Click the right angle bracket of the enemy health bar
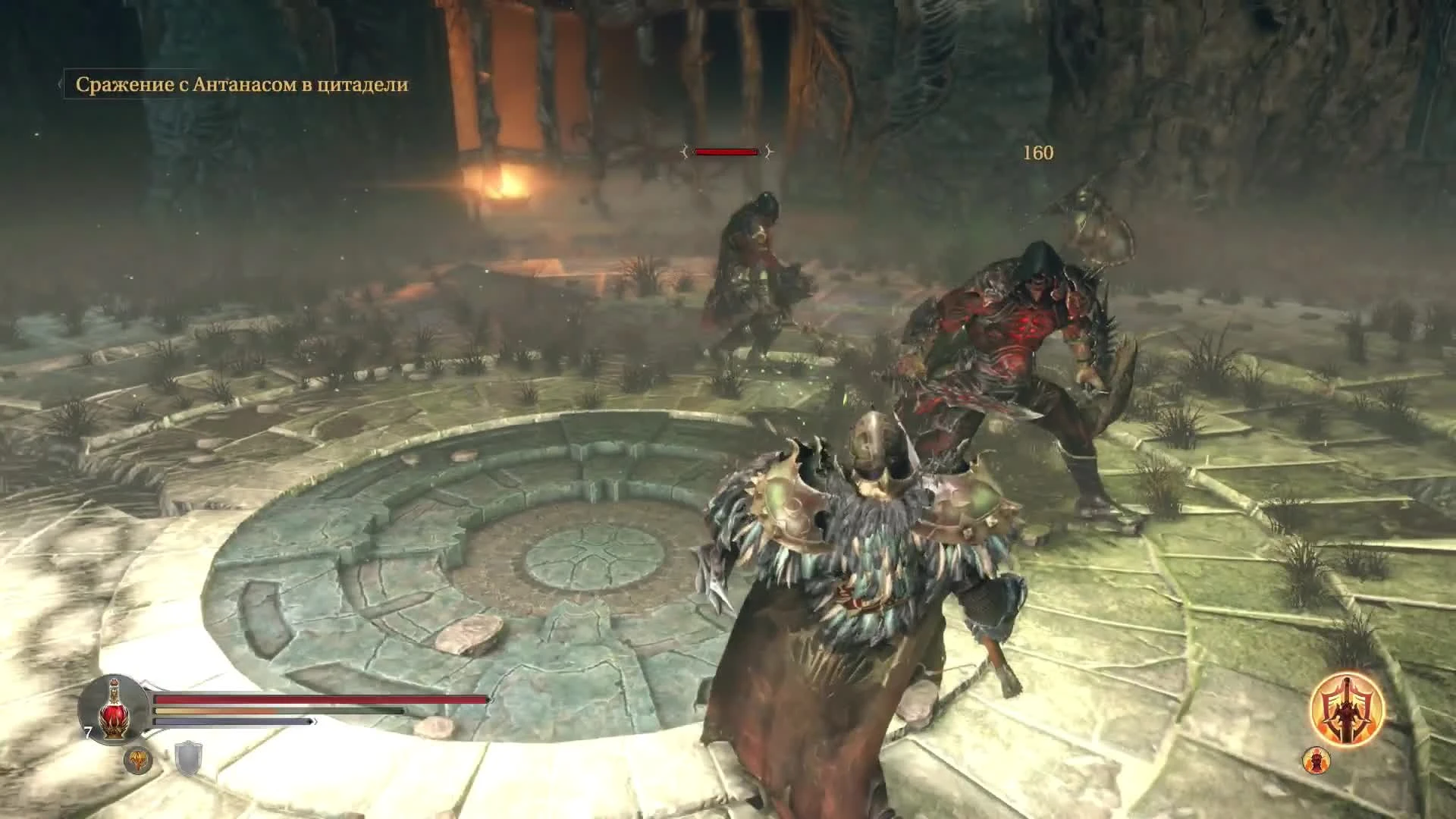This screenshot has width=1456, height=819. [768, 152]
